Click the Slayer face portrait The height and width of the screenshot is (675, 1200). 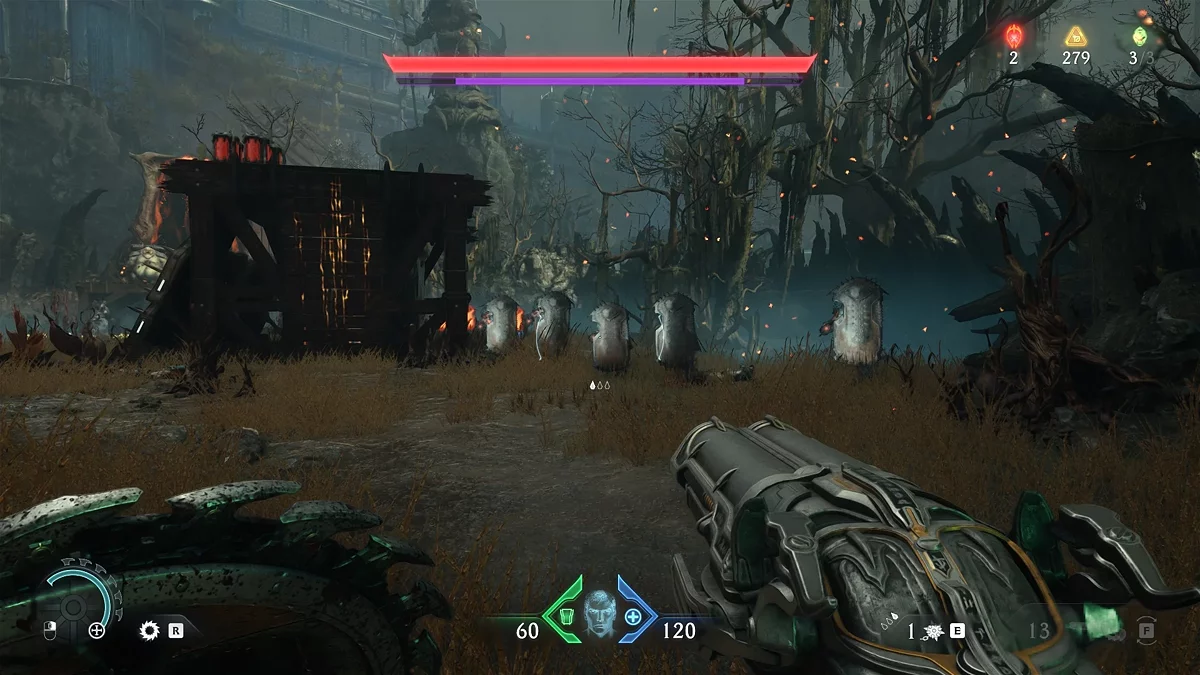[598, 611]
